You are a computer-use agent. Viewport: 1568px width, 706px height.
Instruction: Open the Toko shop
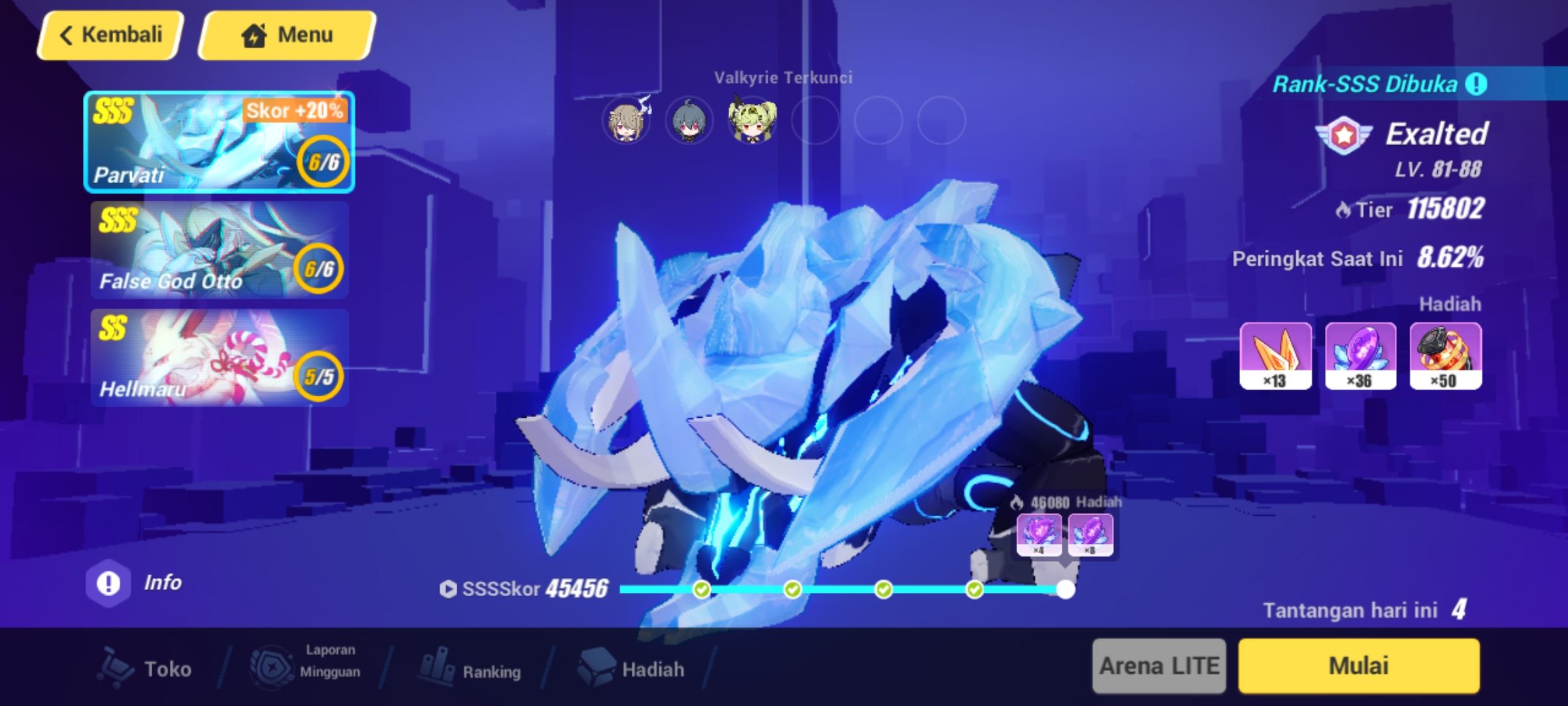click(x=146, y=669)
